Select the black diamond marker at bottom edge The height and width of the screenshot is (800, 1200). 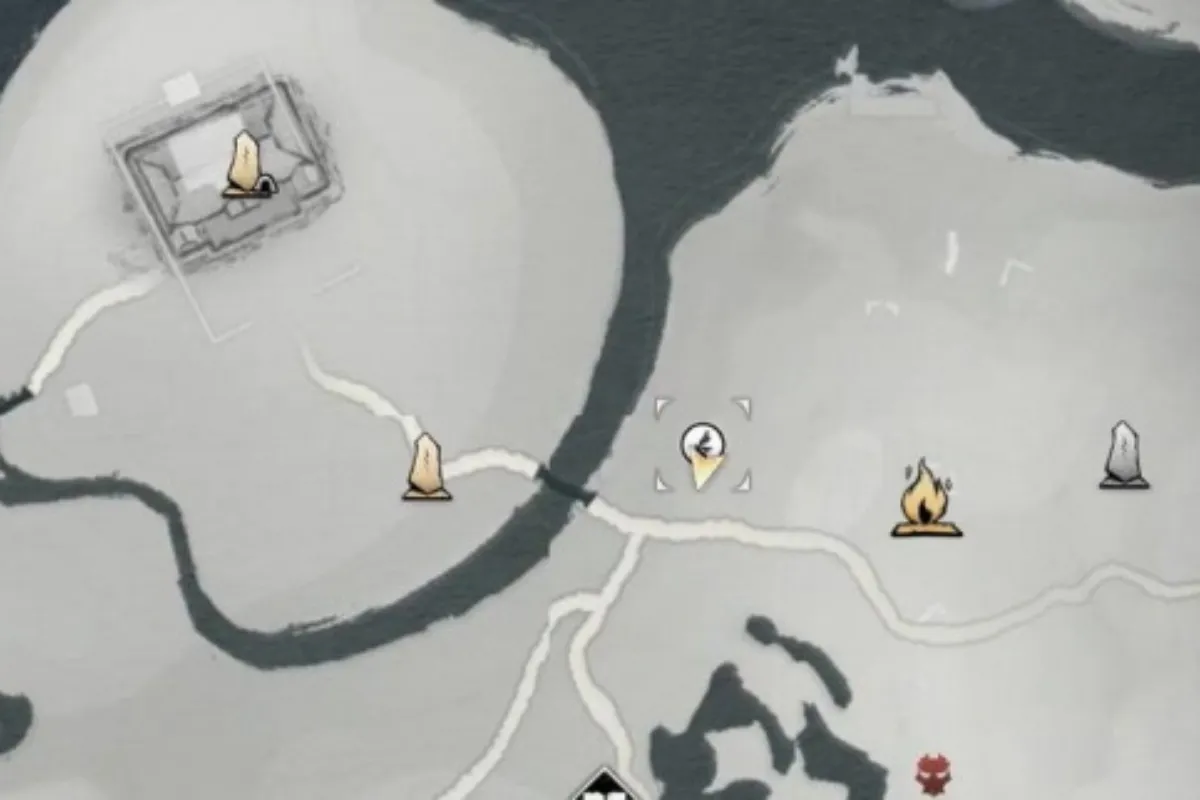pyautogui.click(x=606, y=787)
